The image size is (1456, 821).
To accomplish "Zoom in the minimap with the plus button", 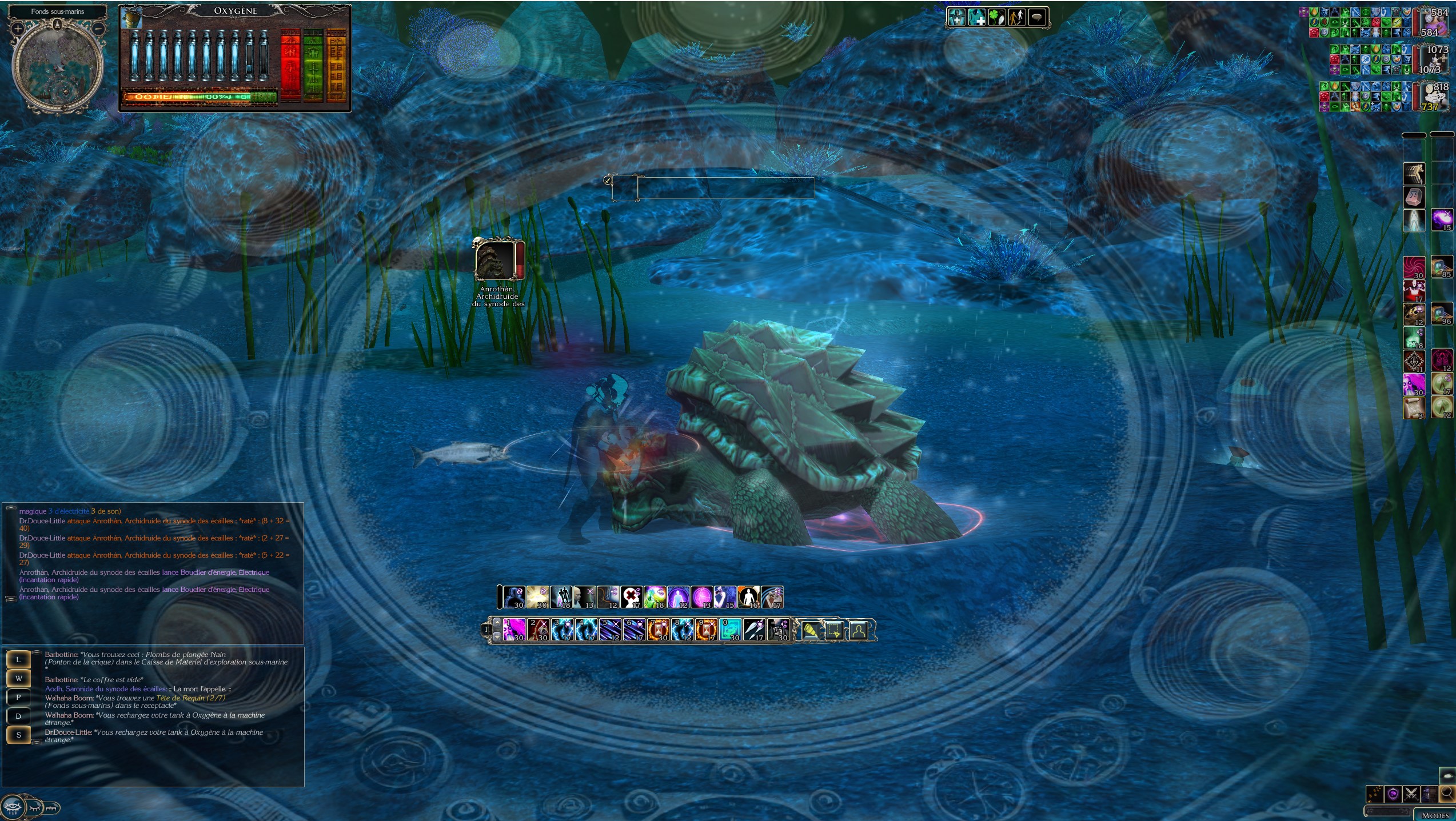I will (x=18, y=28).
